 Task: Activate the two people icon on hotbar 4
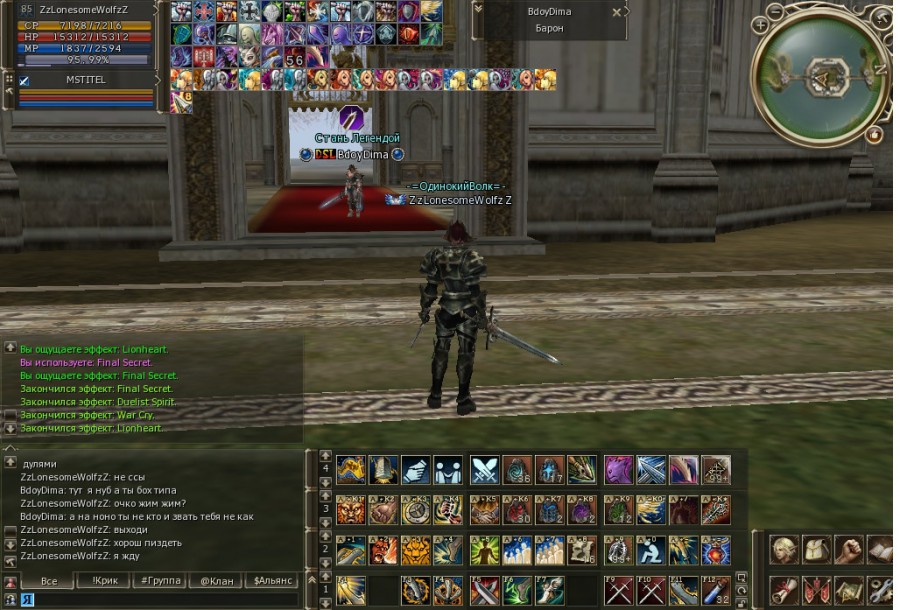click(448, 469)
